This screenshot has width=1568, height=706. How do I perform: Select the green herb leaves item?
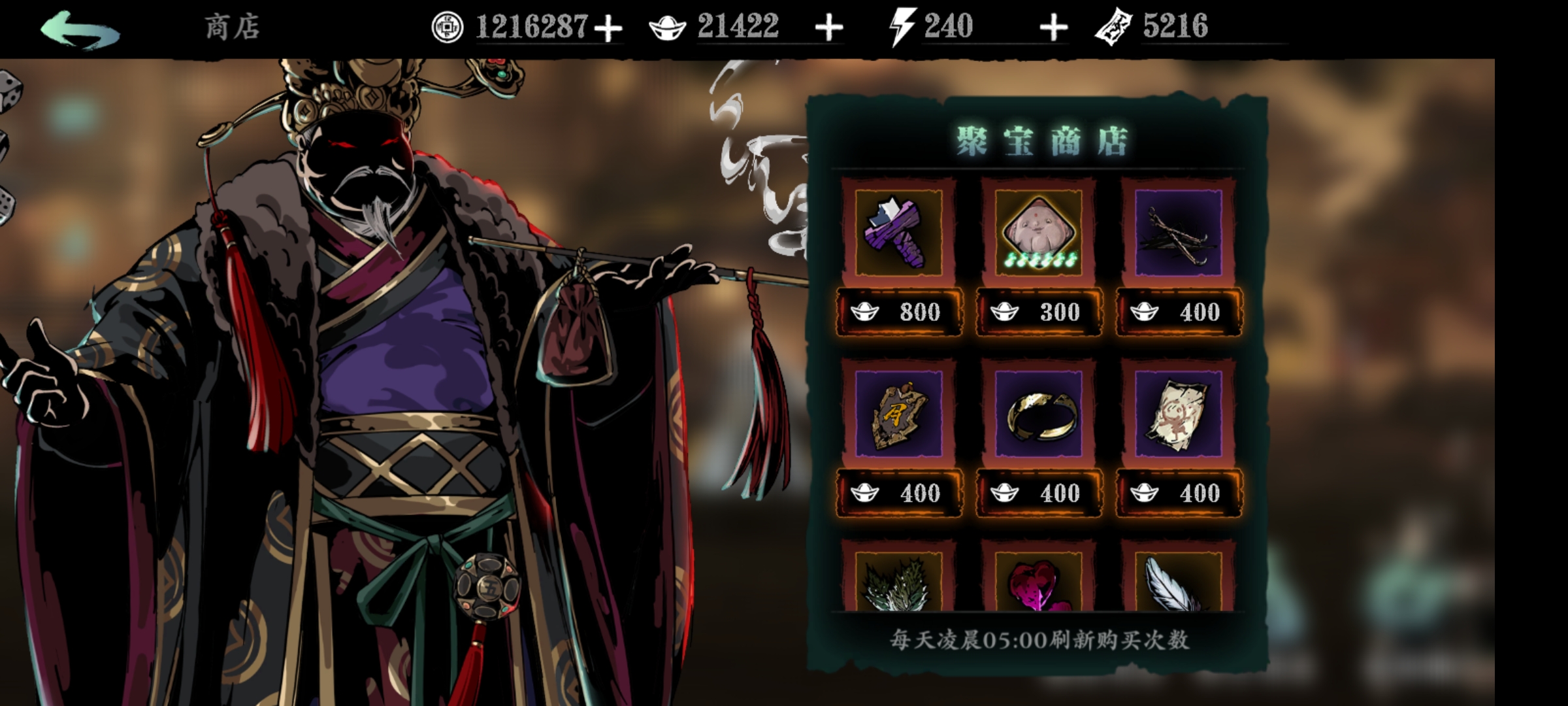898,582
